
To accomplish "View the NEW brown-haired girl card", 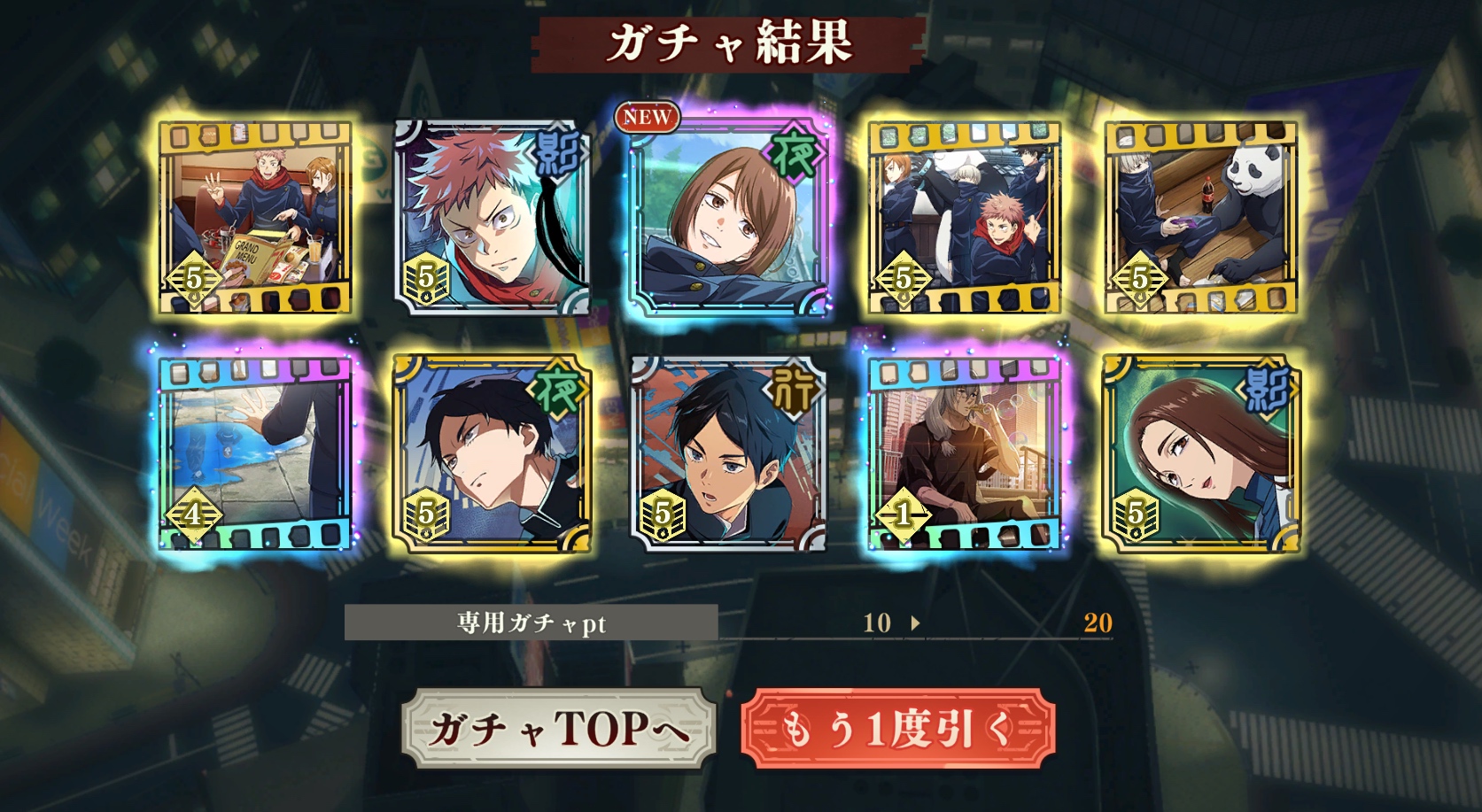I will [x=728, y=218].
